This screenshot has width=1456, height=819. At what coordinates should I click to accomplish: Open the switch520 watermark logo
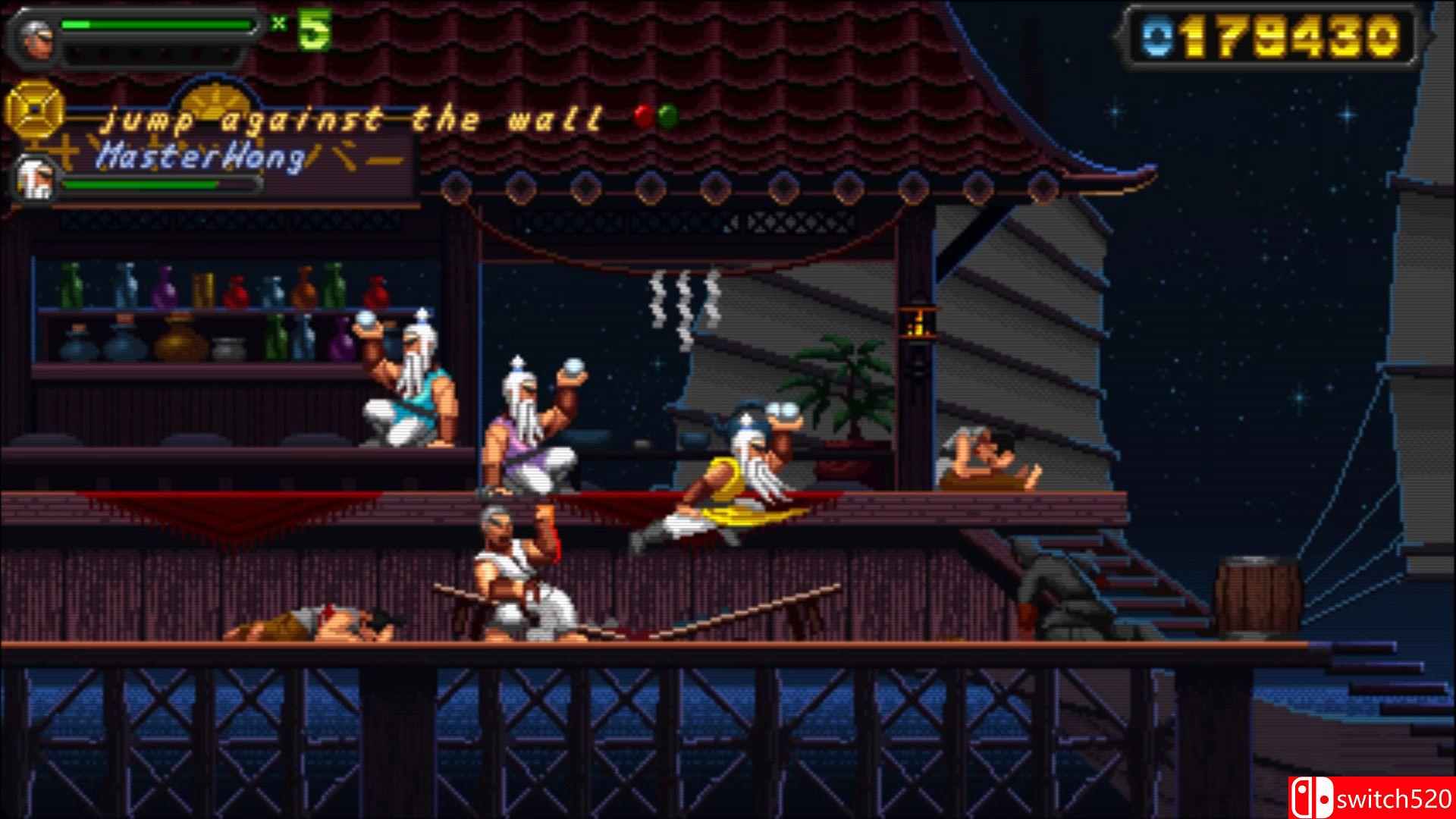click(1370, 798)
